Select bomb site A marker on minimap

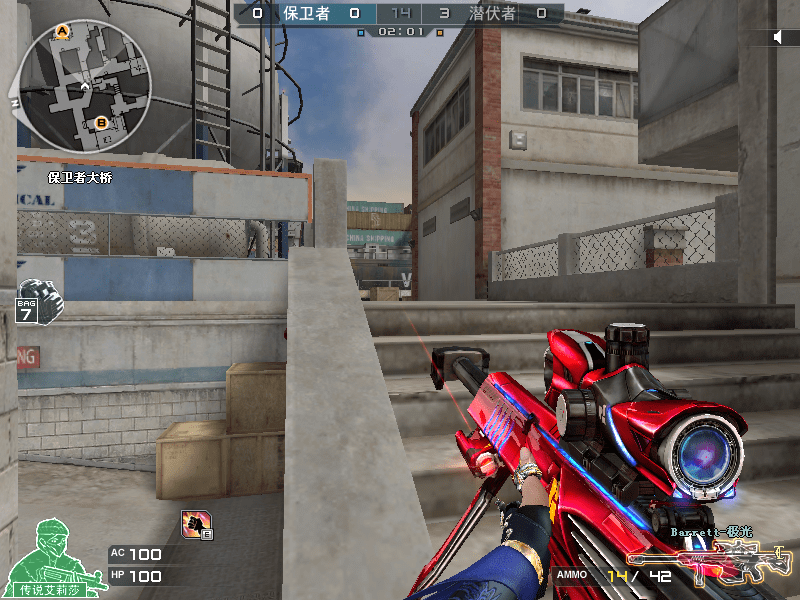(x=62, y=33)
